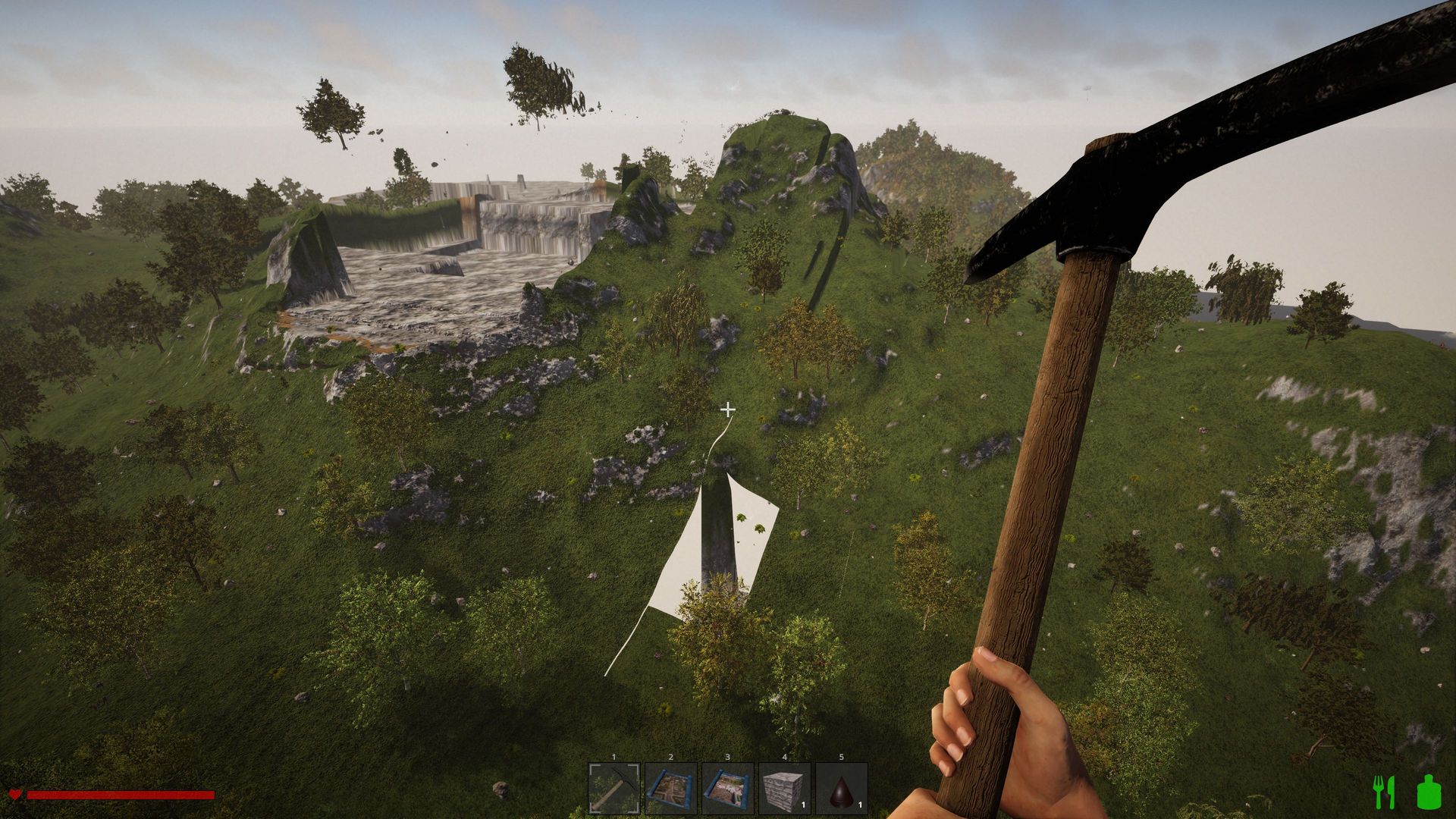This screenshot has height=819, width=1456.
Task: Choose the blueprint in hotbar slot 2
Action: 671,789
